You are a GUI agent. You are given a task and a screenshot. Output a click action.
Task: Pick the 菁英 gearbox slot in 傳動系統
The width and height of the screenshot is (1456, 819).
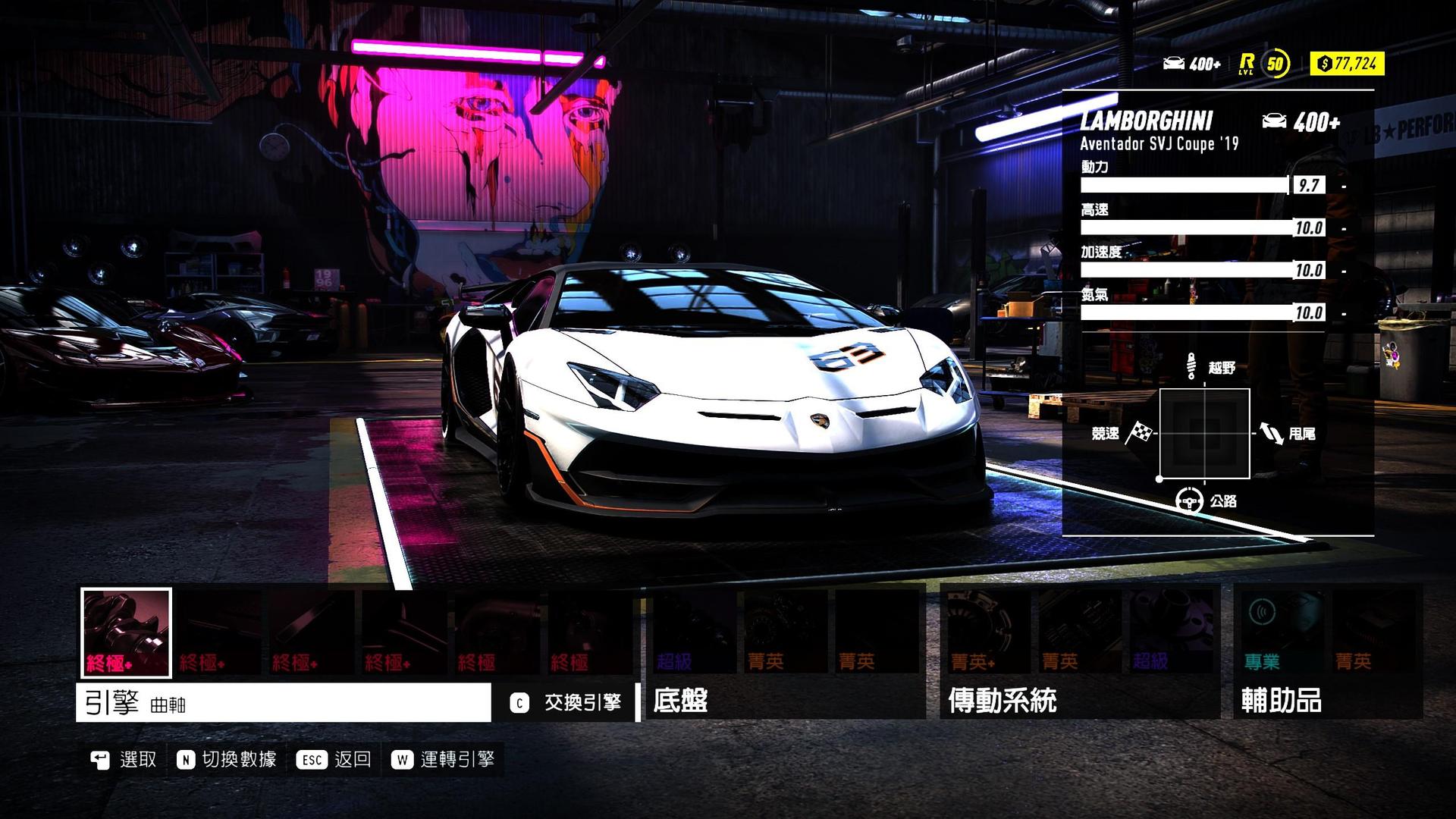tap(1079, 632)
